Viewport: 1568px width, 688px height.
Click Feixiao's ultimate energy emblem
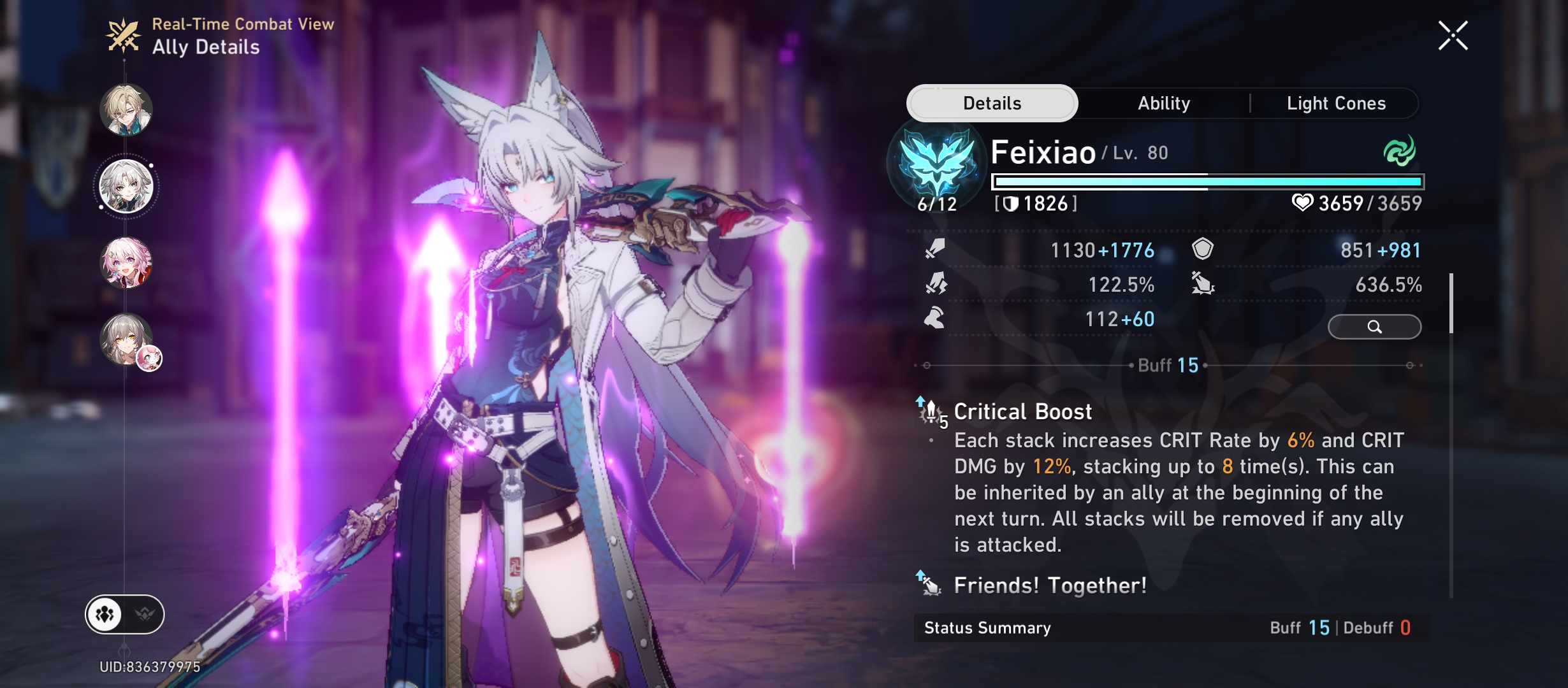(x=937, y=163)
